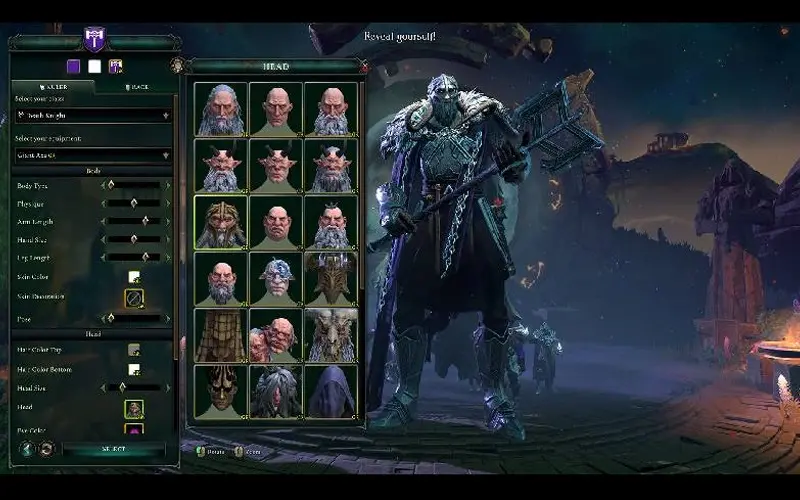Pick the Hair Color Top swatch

click(x=134, y=350)
